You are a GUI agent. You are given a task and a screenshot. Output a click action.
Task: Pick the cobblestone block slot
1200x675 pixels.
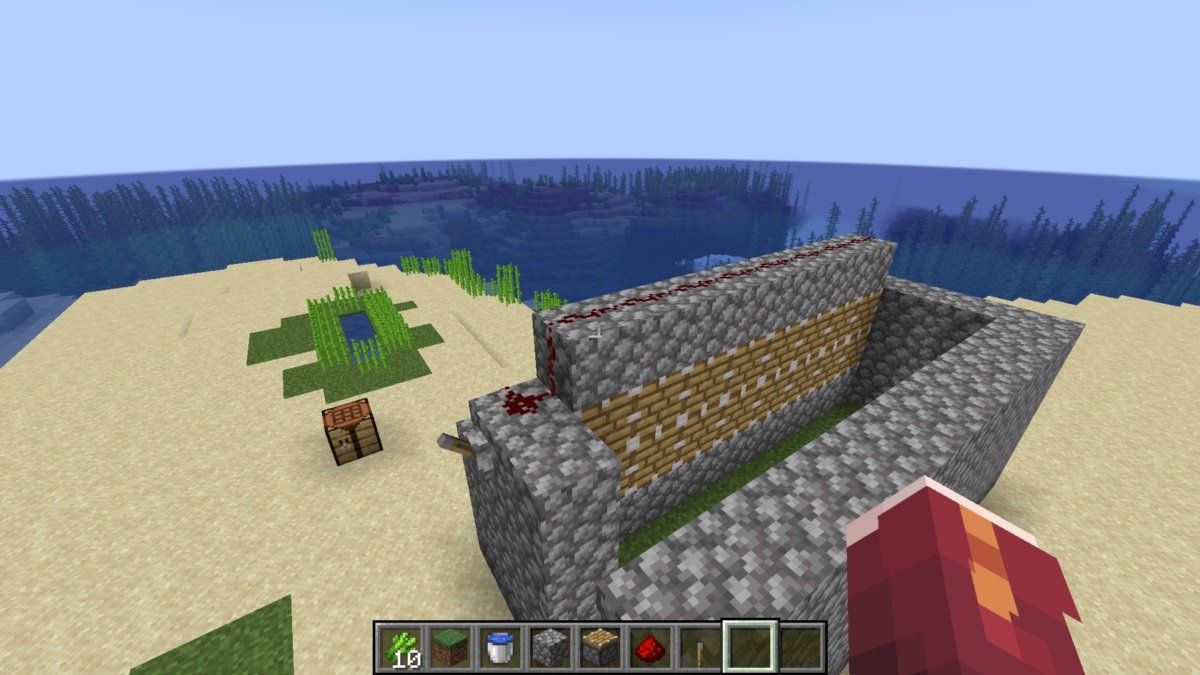(549, 647)
